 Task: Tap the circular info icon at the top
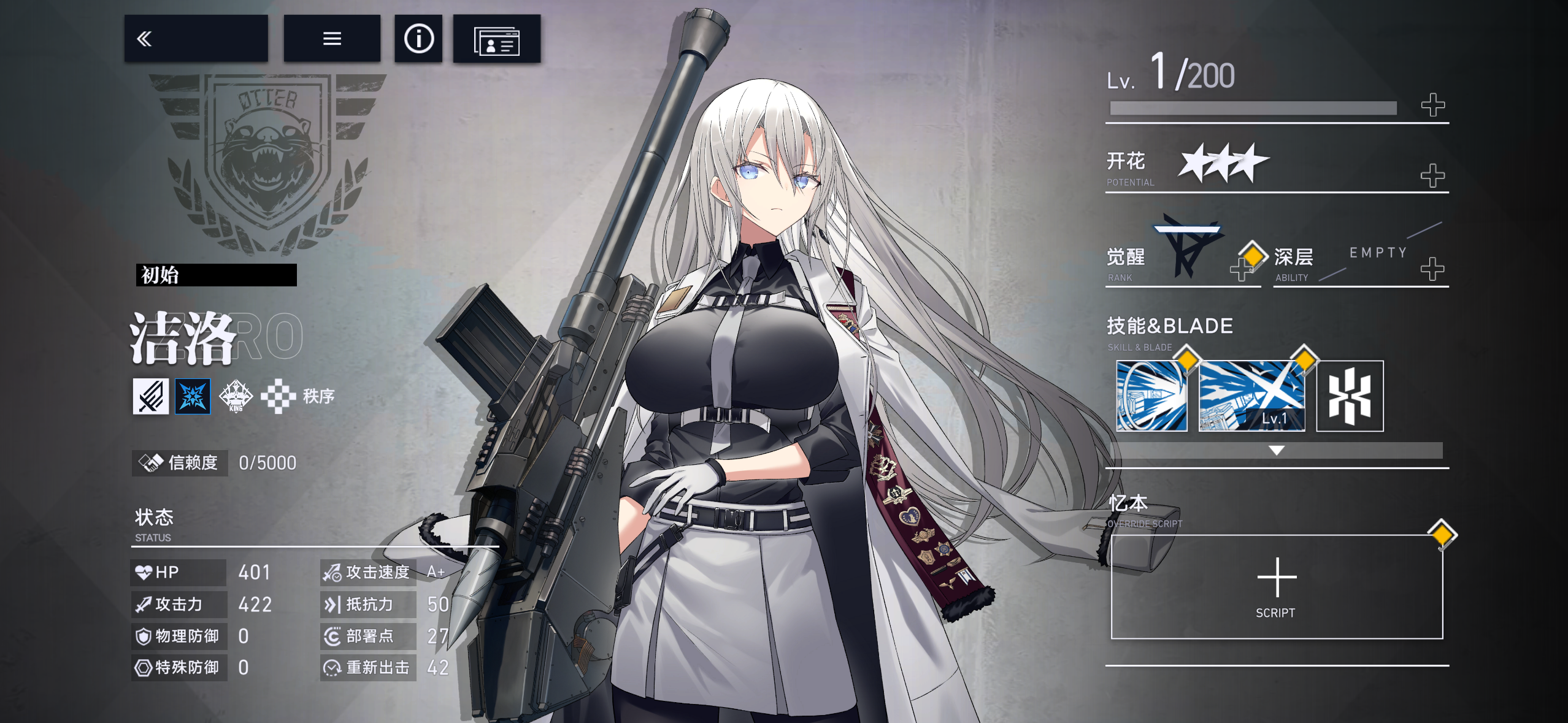tap(418, 39)
